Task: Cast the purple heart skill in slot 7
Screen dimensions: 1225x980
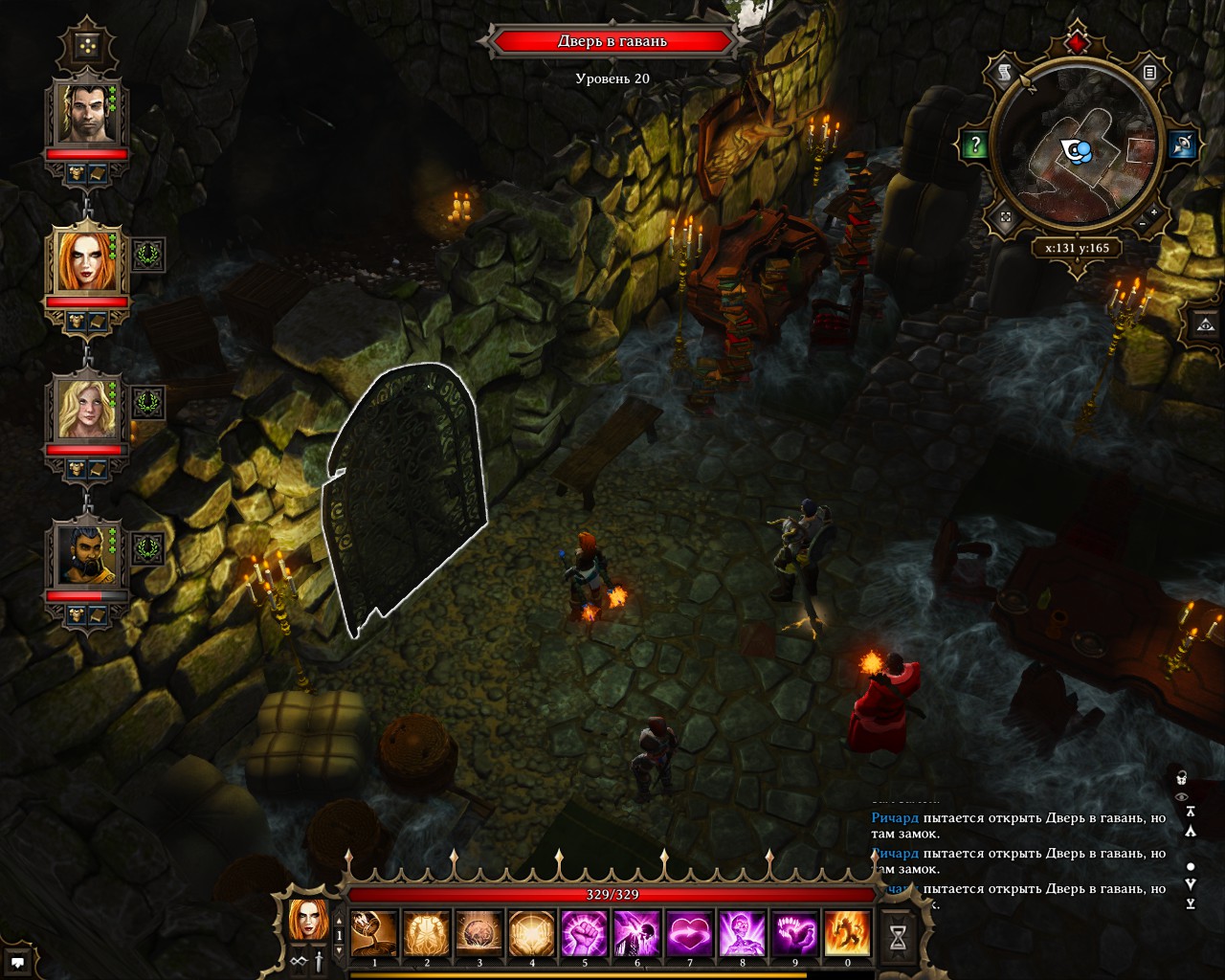Action: point(690,933)
